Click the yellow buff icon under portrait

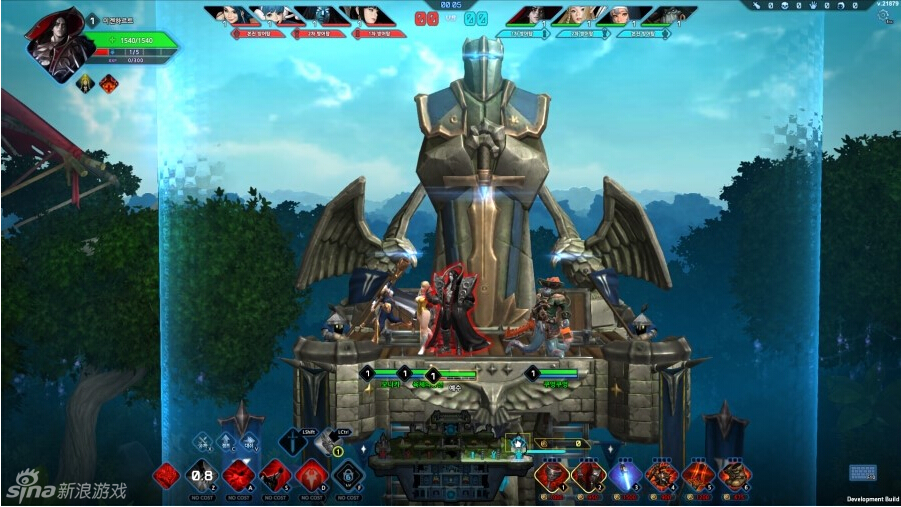[x=85, y=83]
